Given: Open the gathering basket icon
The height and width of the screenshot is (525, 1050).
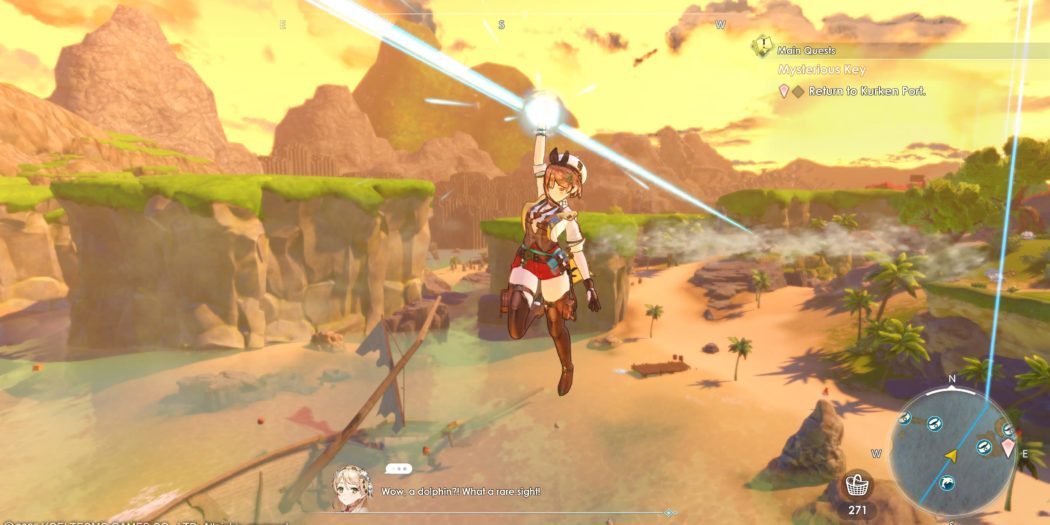Looking at the screenshot, I should pos(858,486).
